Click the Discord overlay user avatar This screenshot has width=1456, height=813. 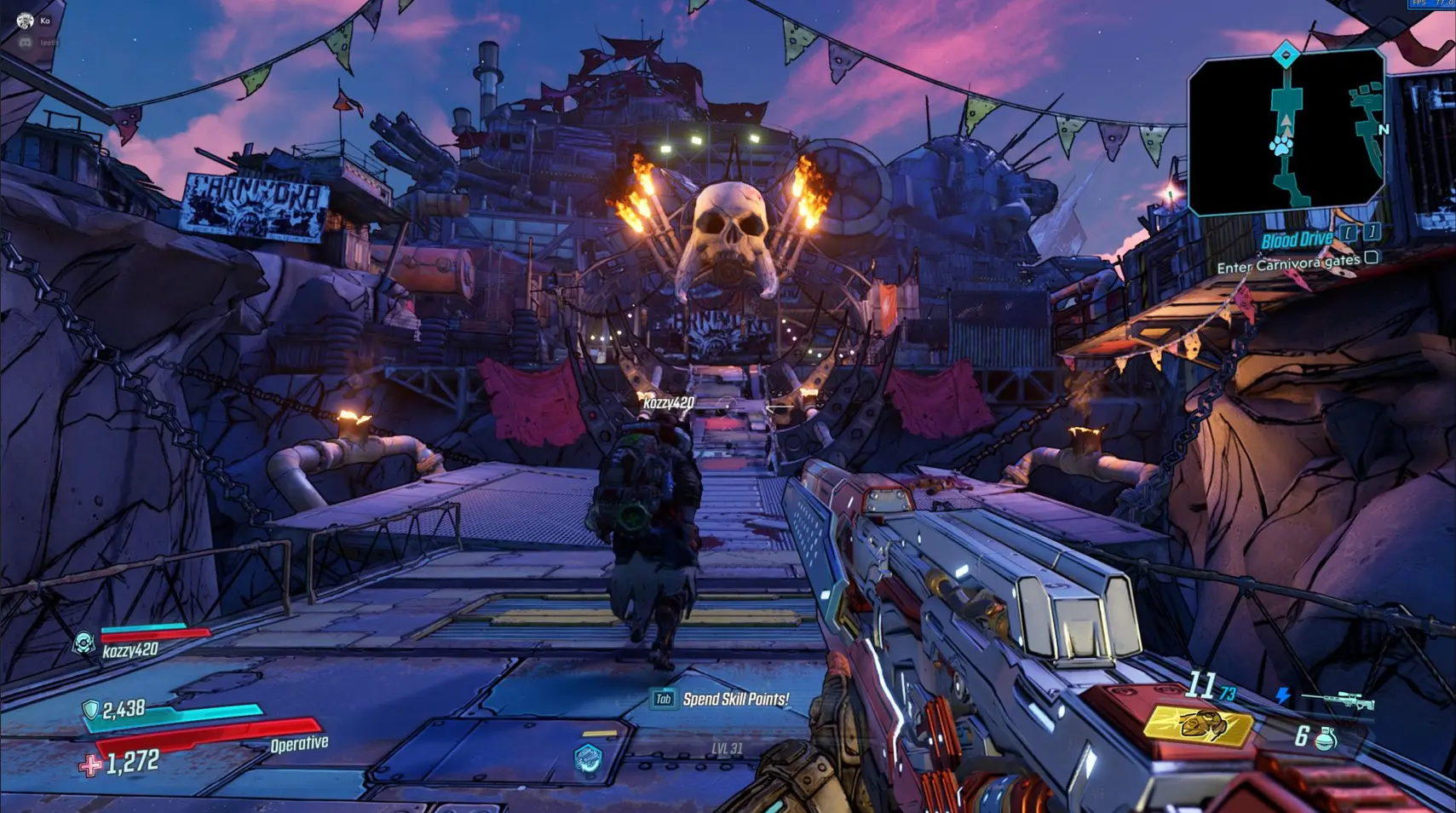coord(26,20)
